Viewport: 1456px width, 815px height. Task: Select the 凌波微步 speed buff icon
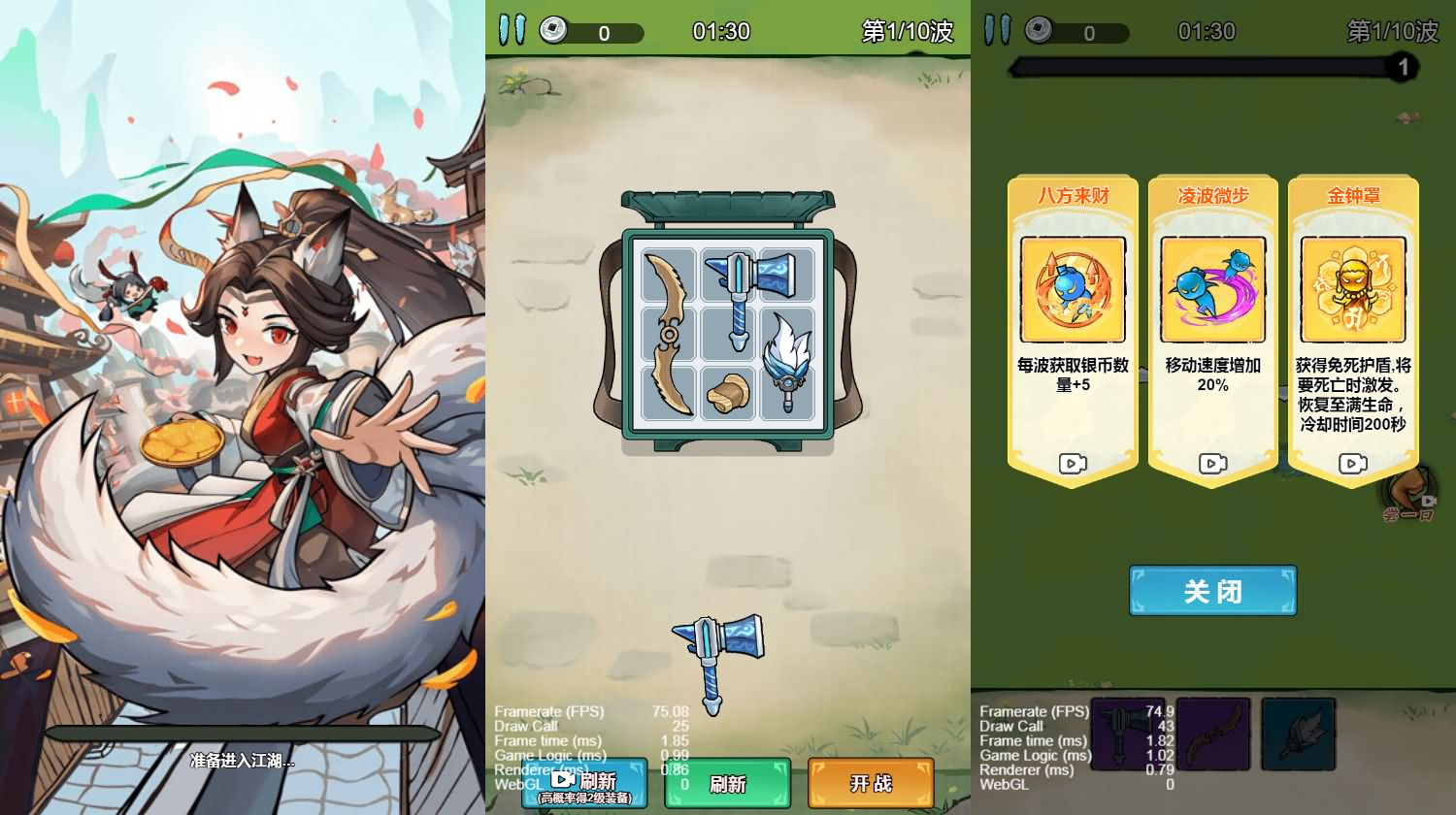coord(1211,288)
